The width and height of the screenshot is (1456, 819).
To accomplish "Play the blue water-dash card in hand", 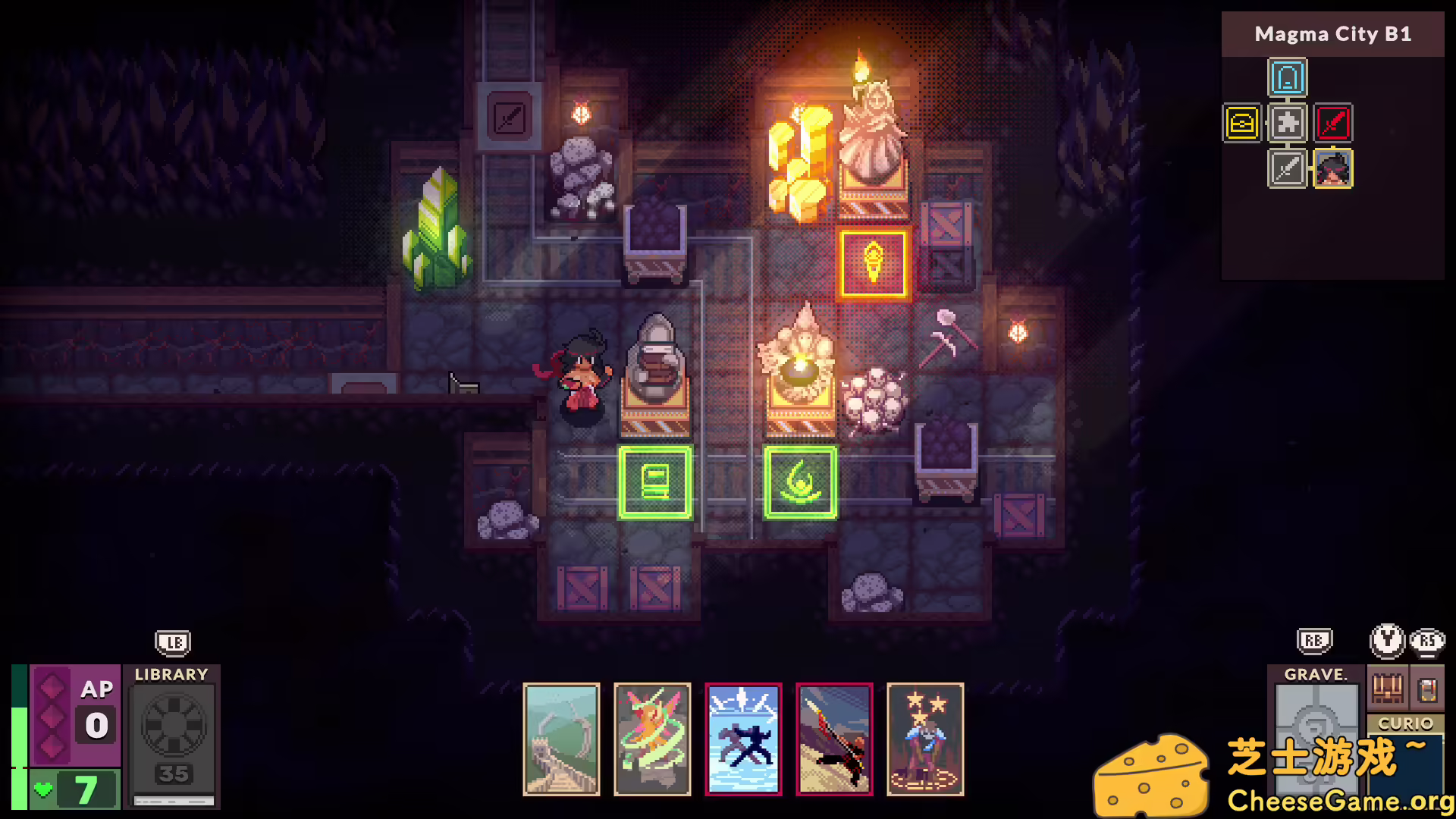I will tap(744, 739).
